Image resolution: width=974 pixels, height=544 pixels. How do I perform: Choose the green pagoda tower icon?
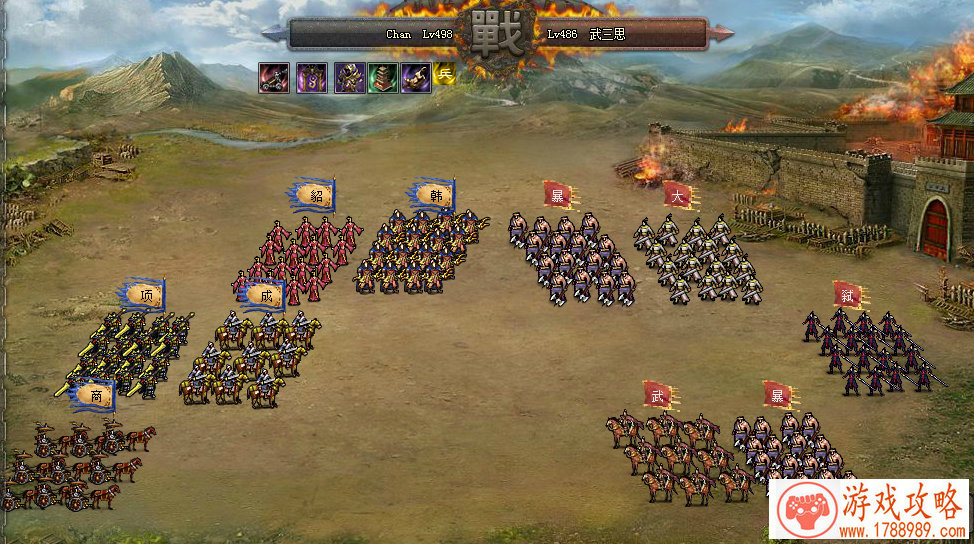(x=383, y=78)
